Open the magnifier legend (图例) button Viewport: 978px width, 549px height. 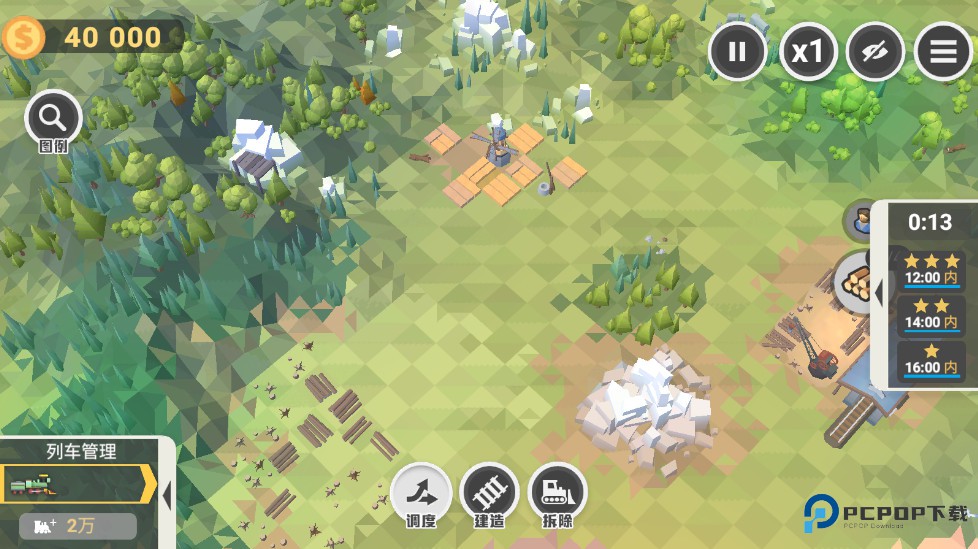(53, 120)
